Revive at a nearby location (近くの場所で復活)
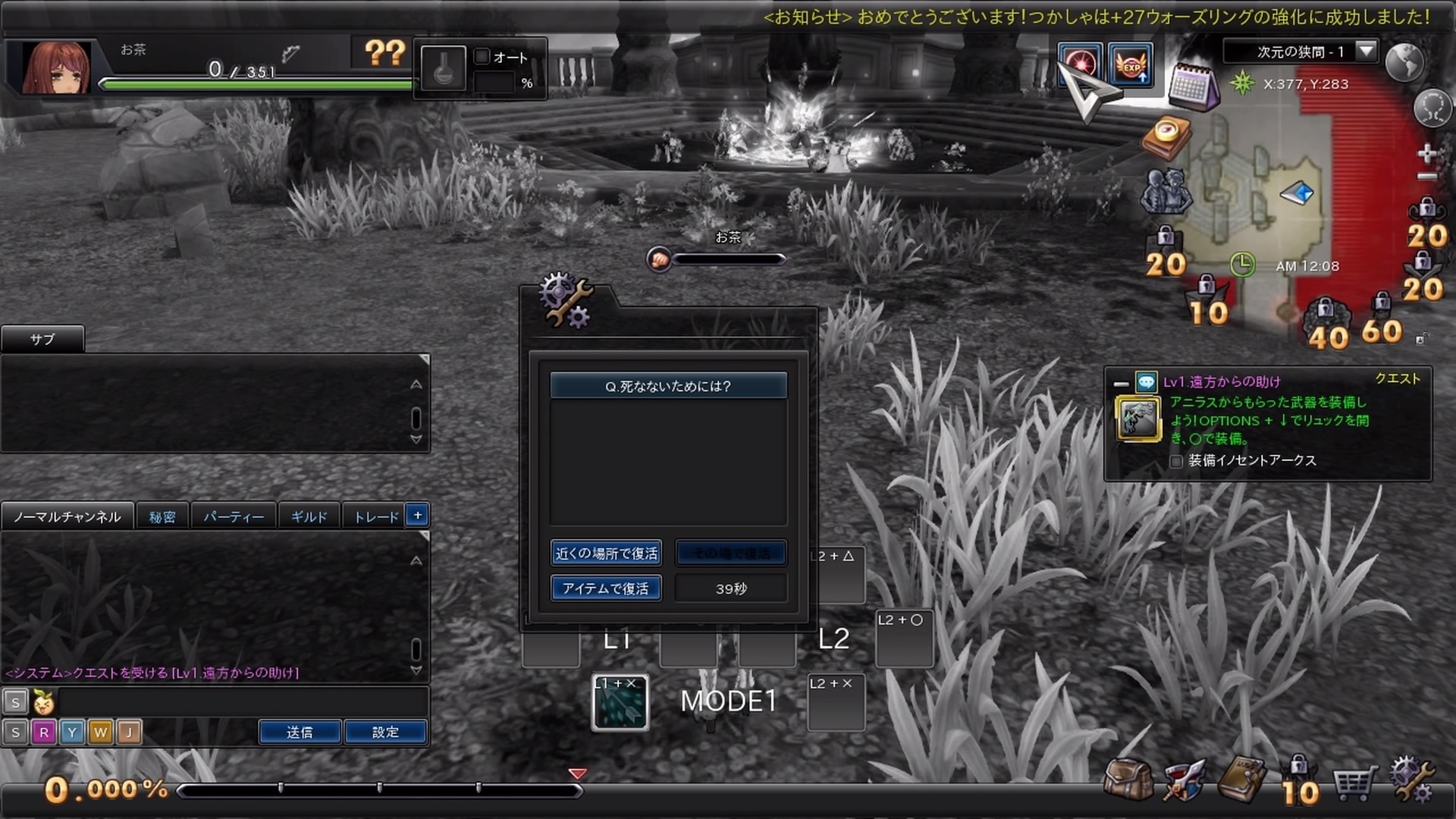Image resolution: width=1456 pixels, height=819 pixels. tap(606, 553)
